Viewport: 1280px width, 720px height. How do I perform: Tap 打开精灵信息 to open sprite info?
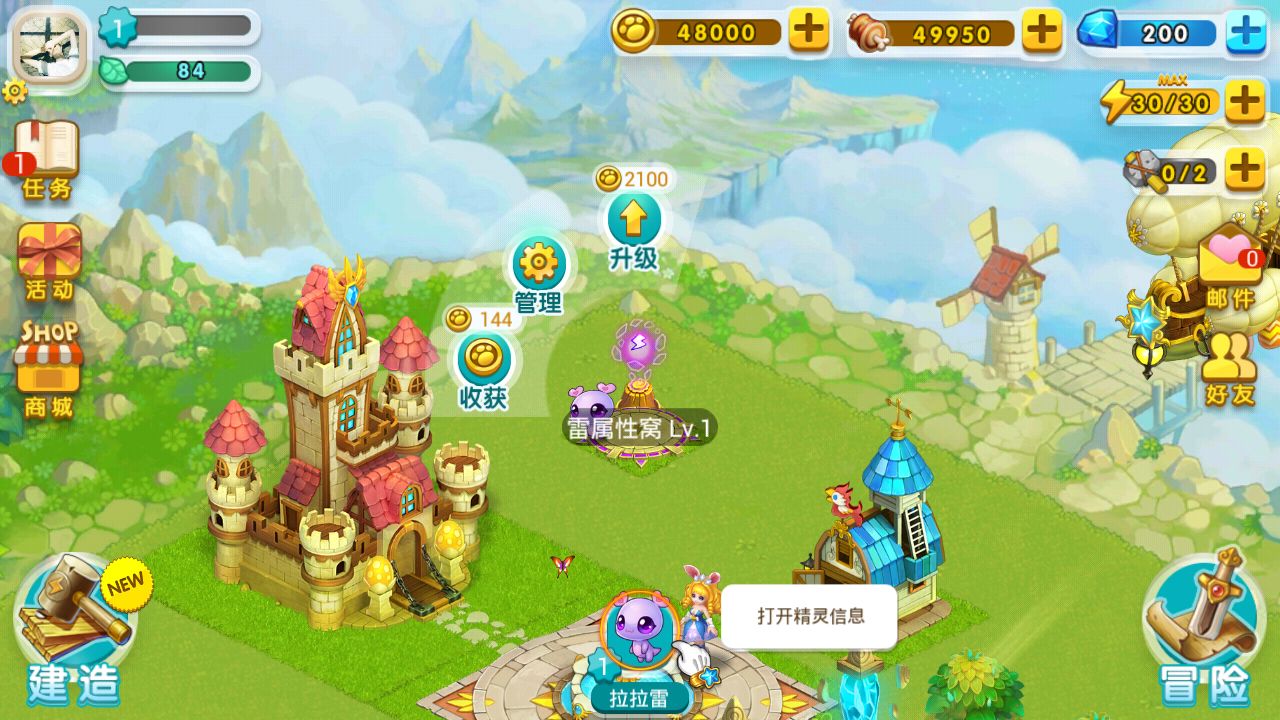tap(810, 617)
